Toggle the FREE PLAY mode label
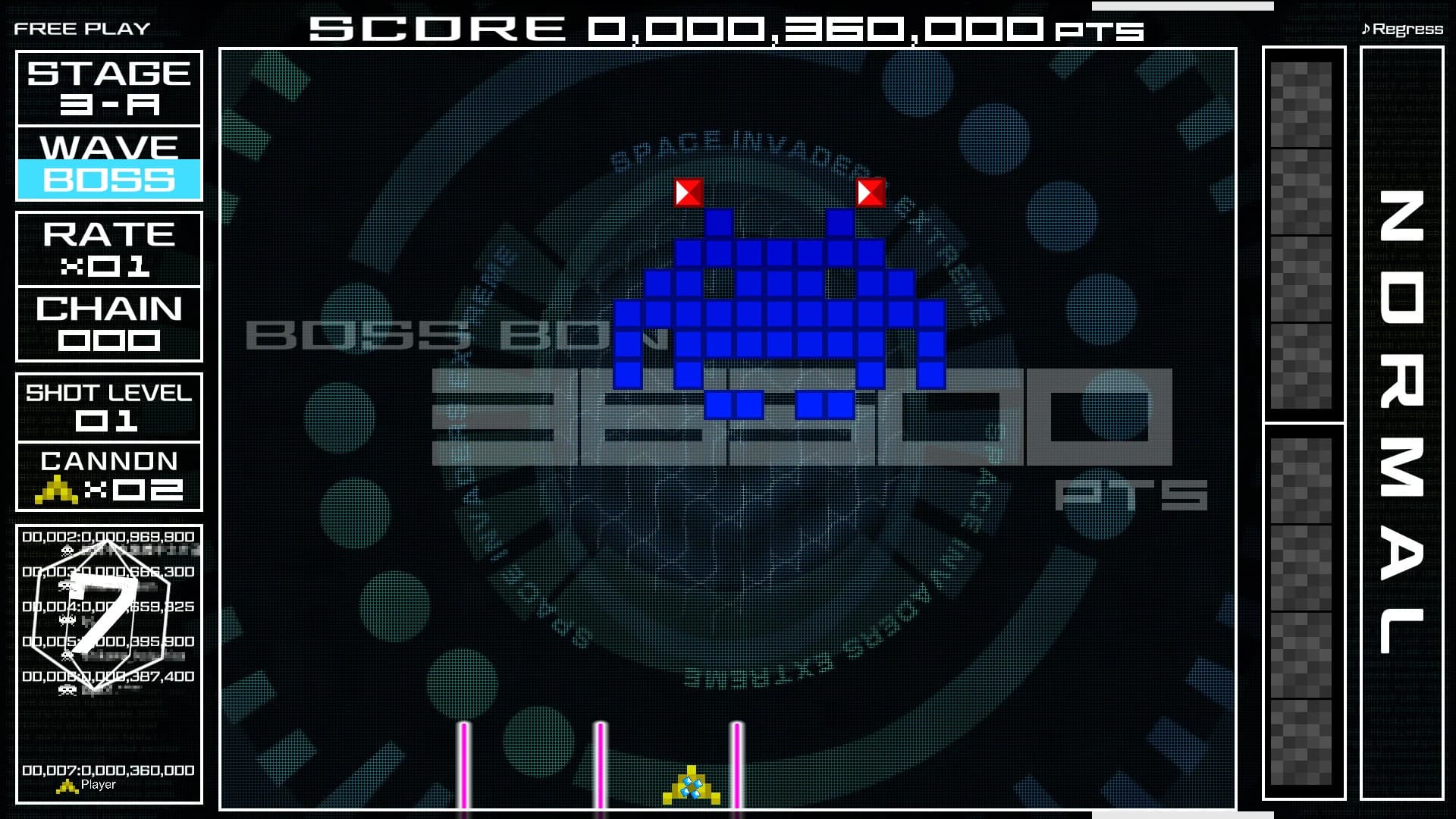 coord(80,27)
